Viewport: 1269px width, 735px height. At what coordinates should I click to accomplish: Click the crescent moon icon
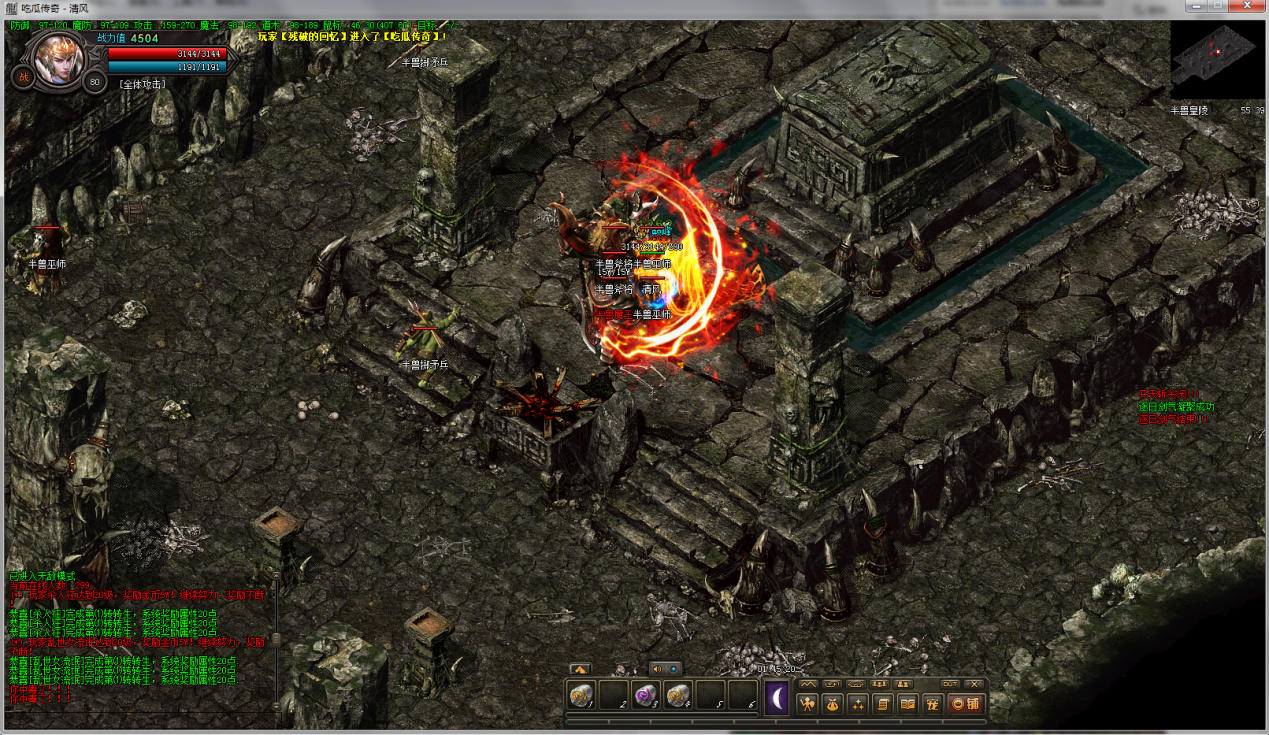[x=777, y=698]
